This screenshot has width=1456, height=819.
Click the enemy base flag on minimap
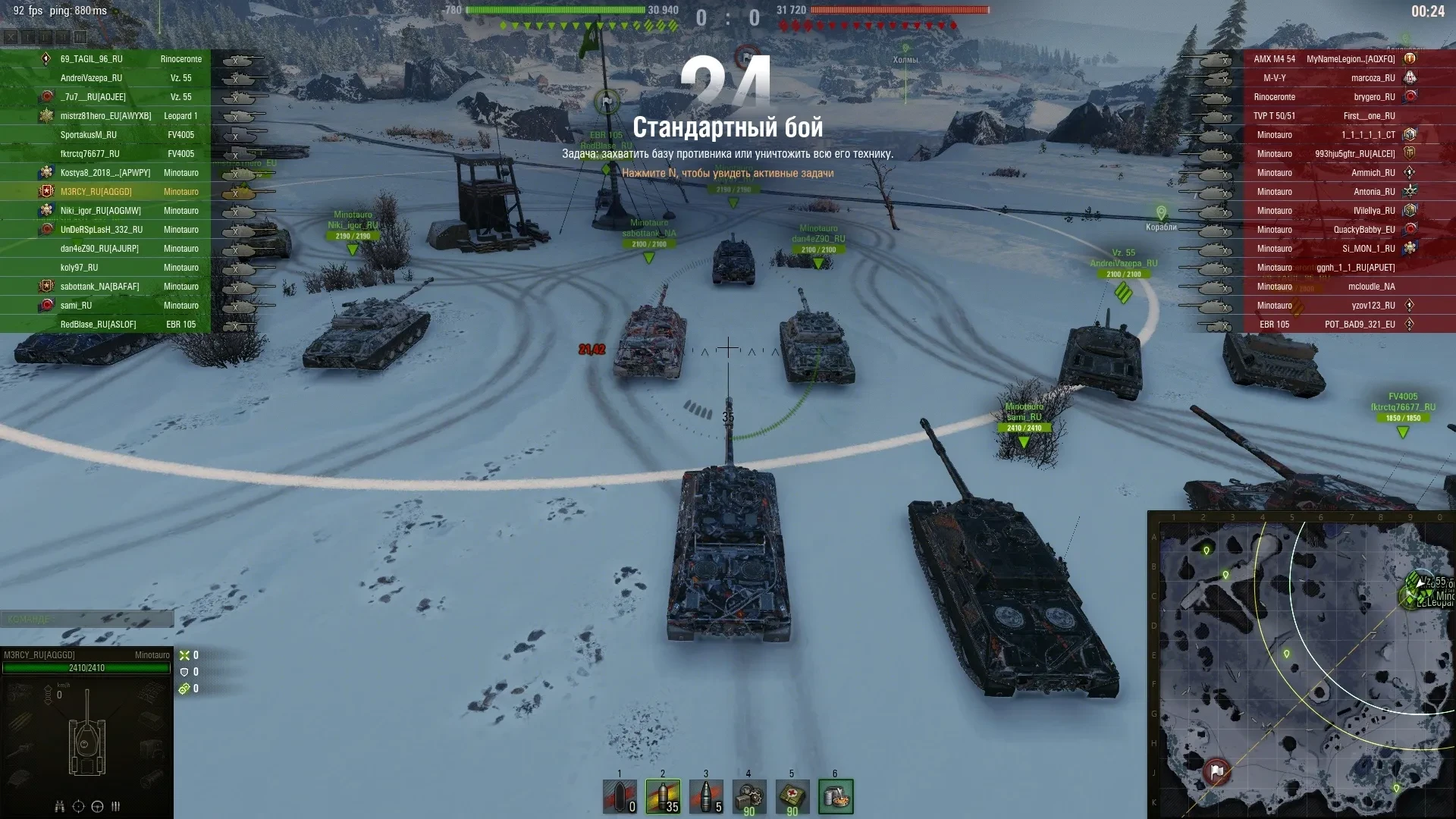1216,771
